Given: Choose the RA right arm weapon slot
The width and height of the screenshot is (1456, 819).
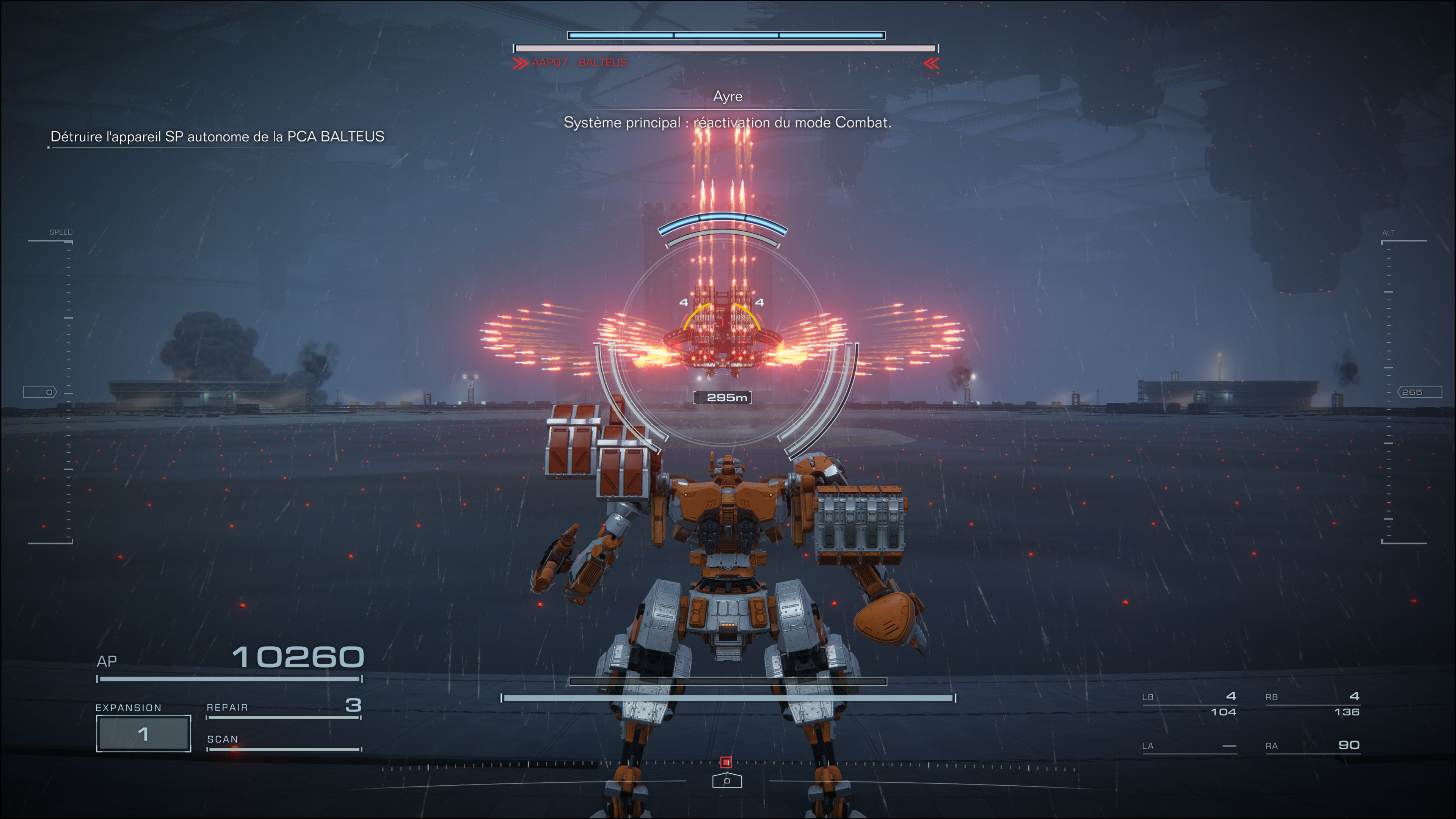Looking at the screenshot, I should 1312,745.
